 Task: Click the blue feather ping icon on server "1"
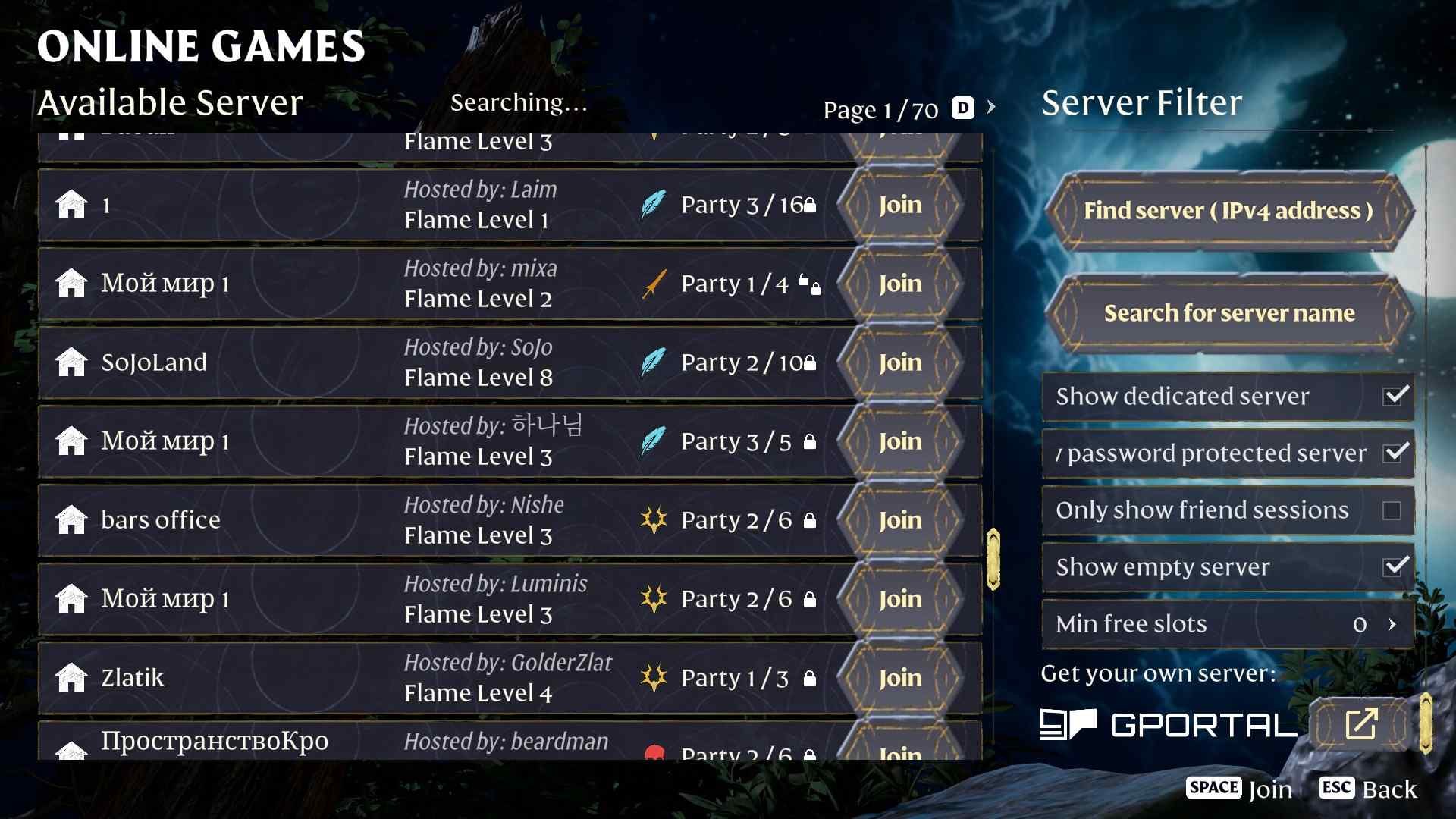656,203
